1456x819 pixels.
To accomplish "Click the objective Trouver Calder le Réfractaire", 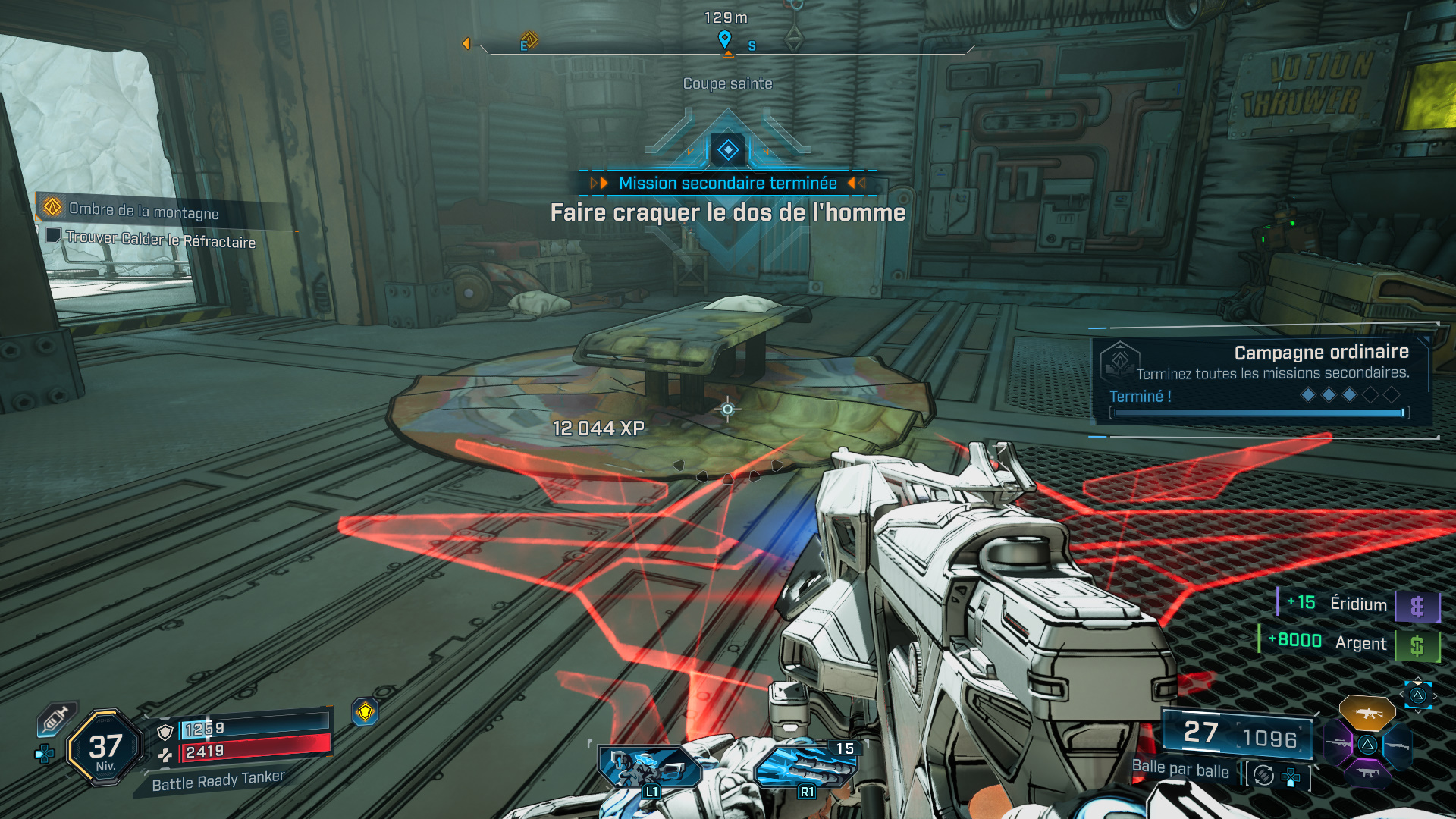I will coord(159,239).
